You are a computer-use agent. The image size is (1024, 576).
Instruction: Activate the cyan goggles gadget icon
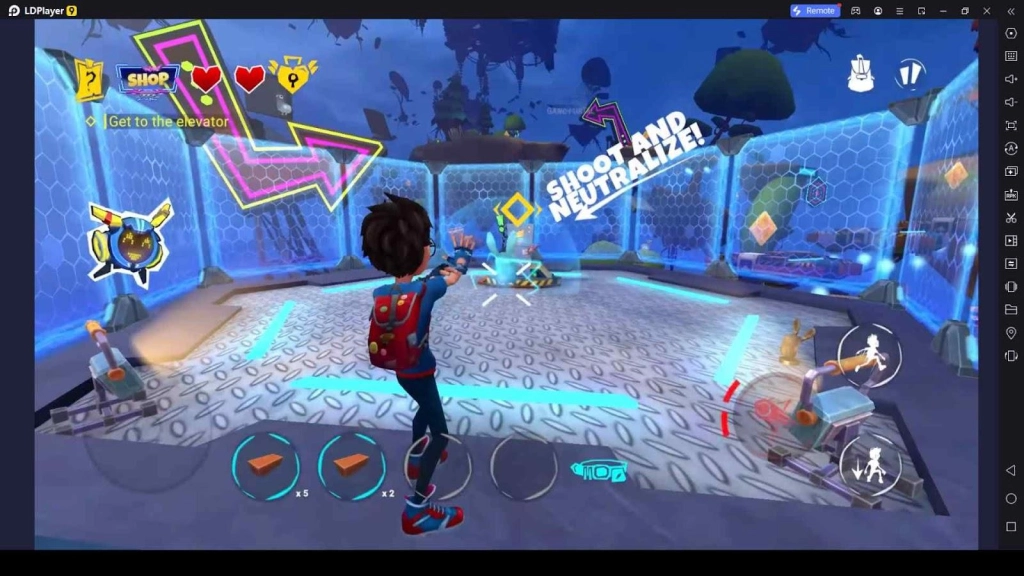[598, 470]
